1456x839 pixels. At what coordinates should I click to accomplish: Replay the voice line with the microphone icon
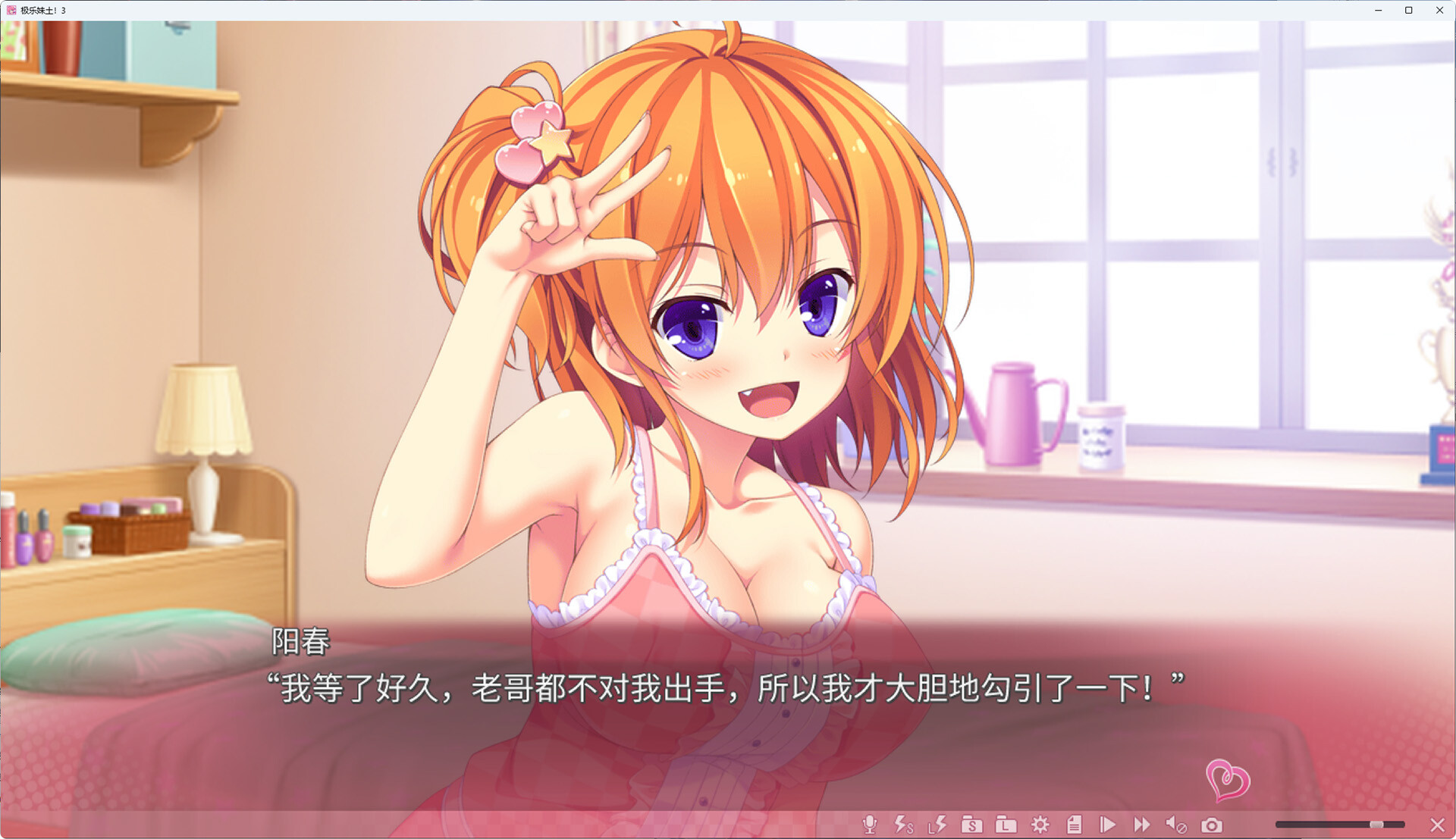coord(870,825)
